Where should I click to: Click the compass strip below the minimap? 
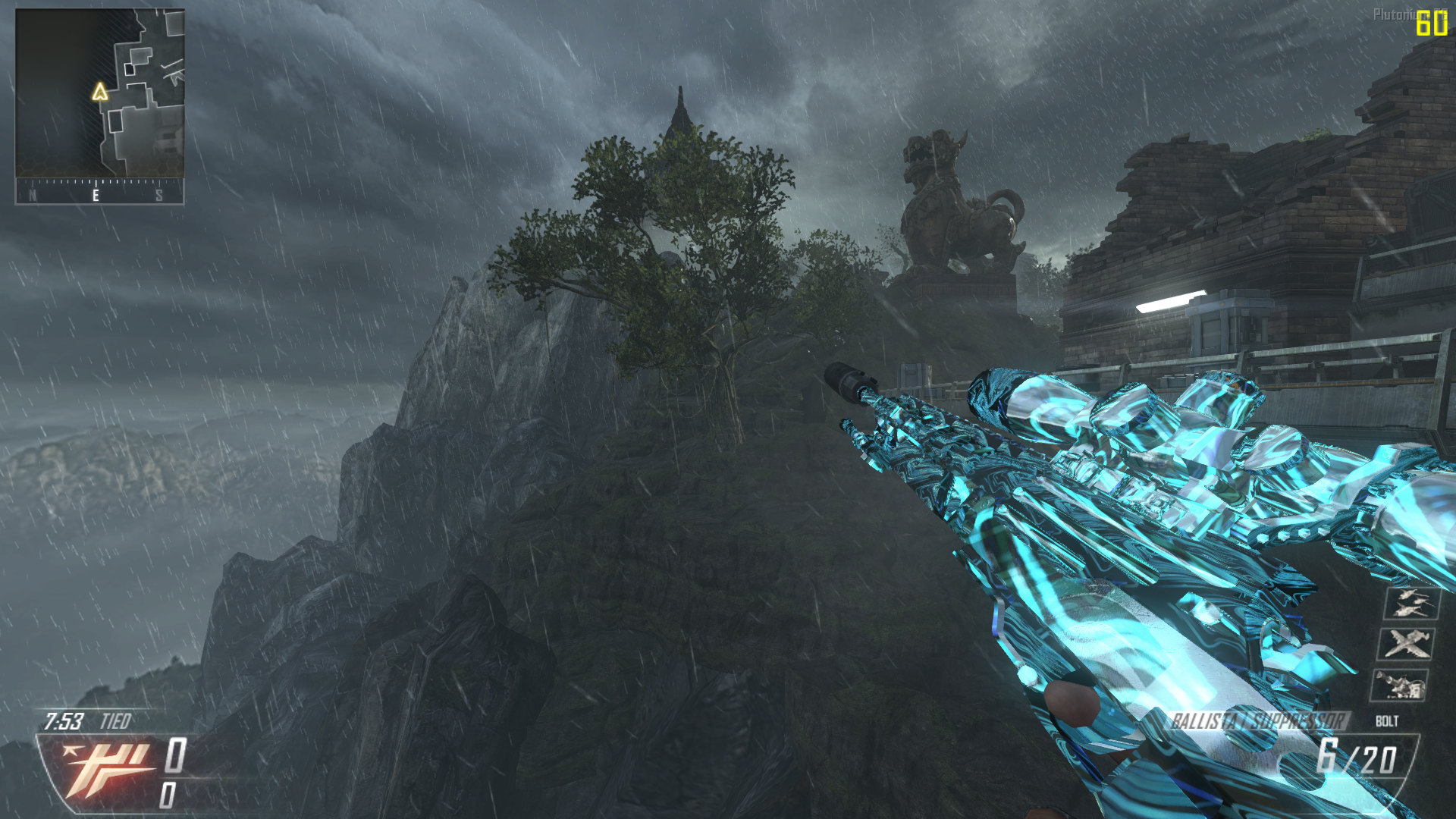click(x=99, y=193)
